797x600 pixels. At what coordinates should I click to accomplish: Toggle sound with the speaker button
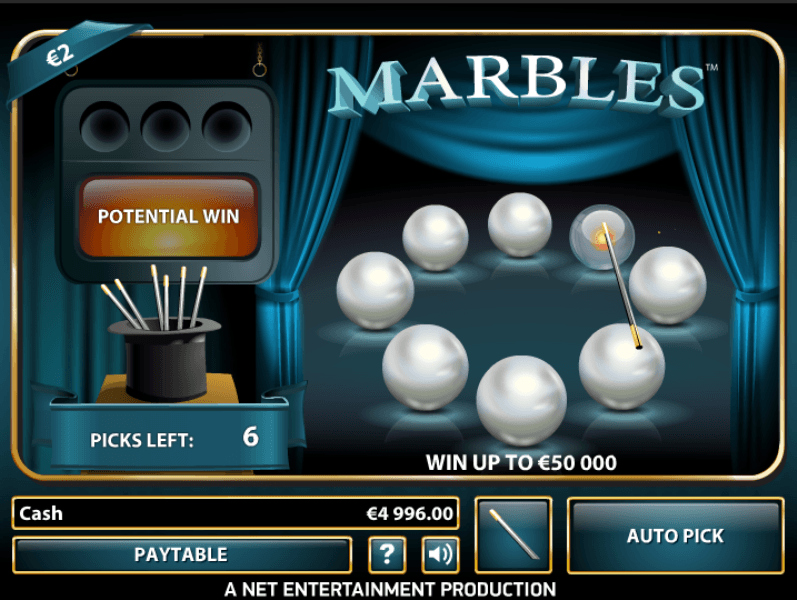pos(439,554)
